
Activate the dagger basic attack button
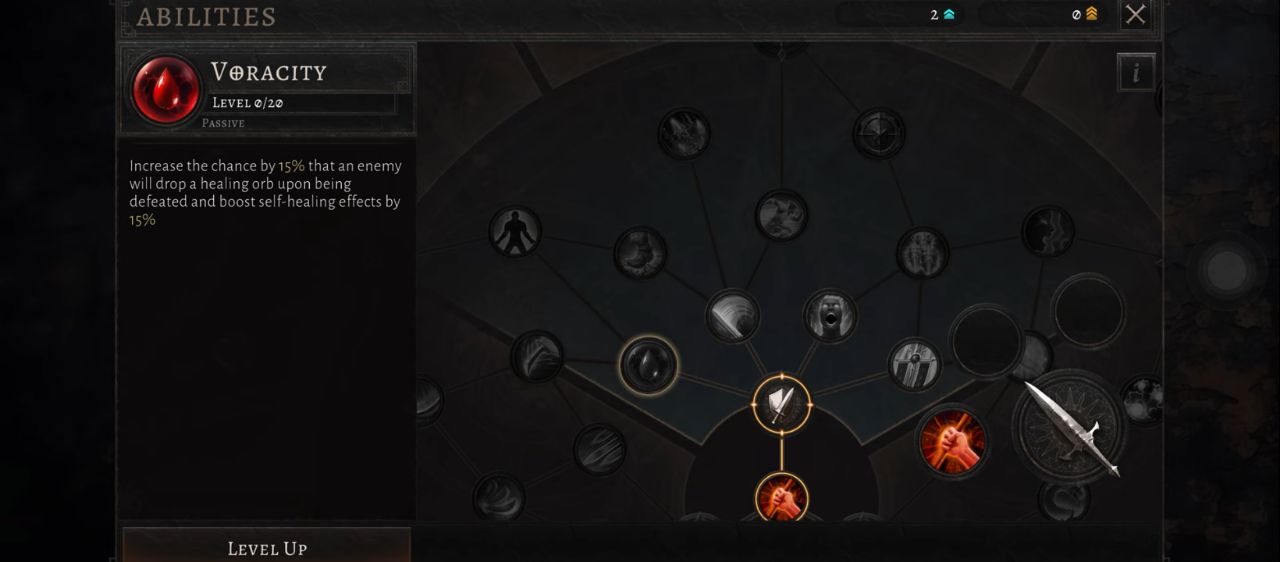point(1069,428)
